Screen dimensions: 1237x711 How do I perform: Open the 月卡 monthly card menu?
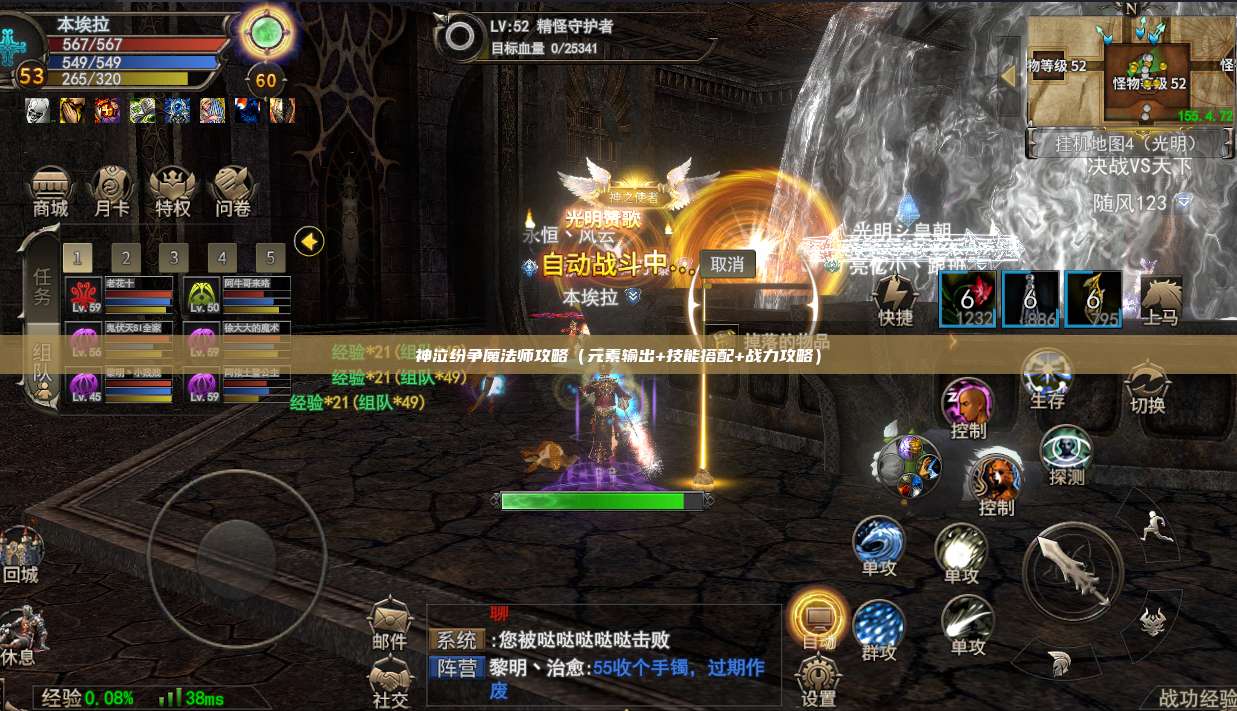pos(111,191)
